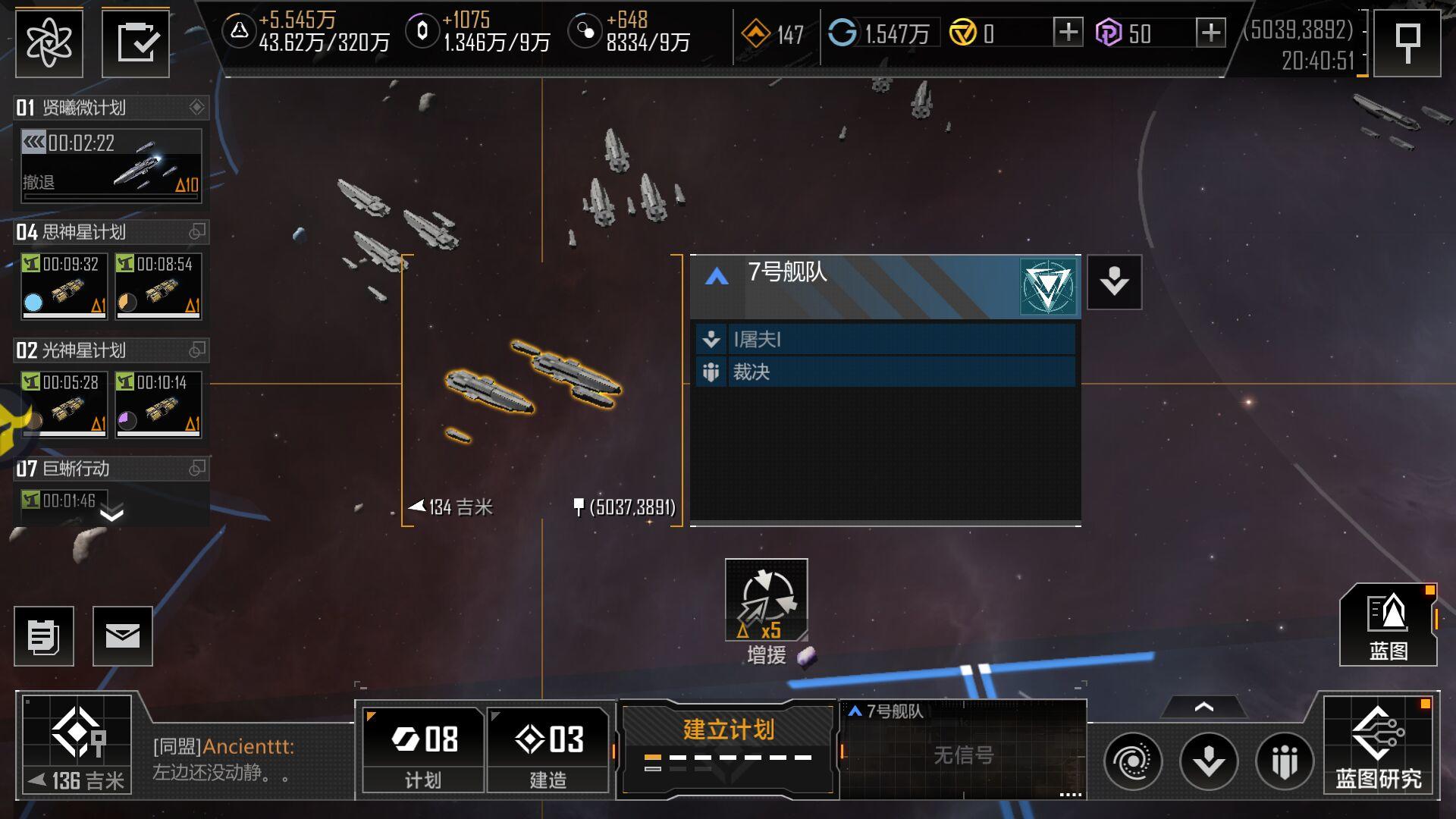Open the 蓝图研究 blueprint research button
Viewport: 1456px width, 819px height.
pyautogui.click(x=1378, y=746)
